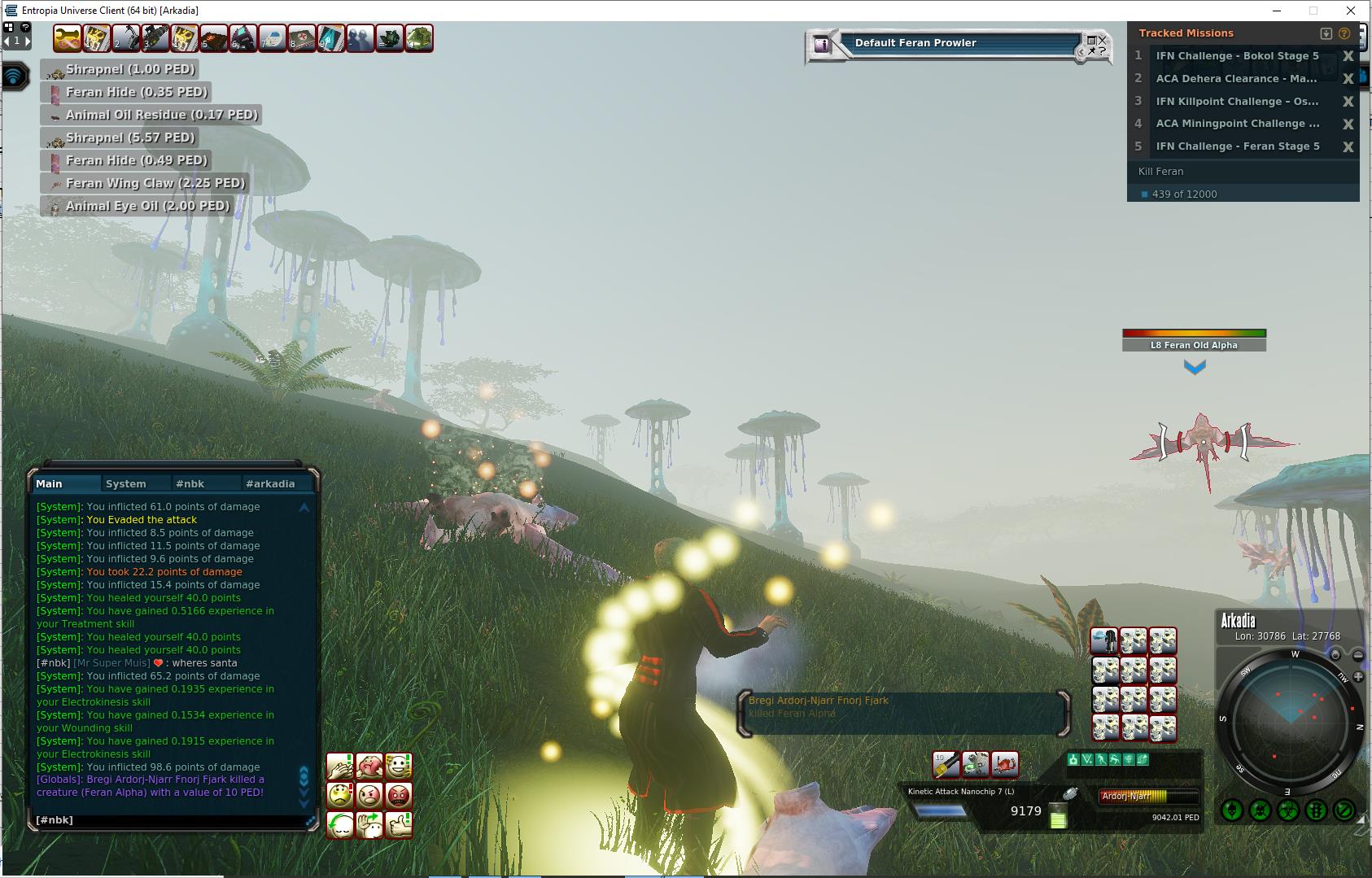Open ACA Dehera Clearance mission entry

click(x=1235, y=79)
